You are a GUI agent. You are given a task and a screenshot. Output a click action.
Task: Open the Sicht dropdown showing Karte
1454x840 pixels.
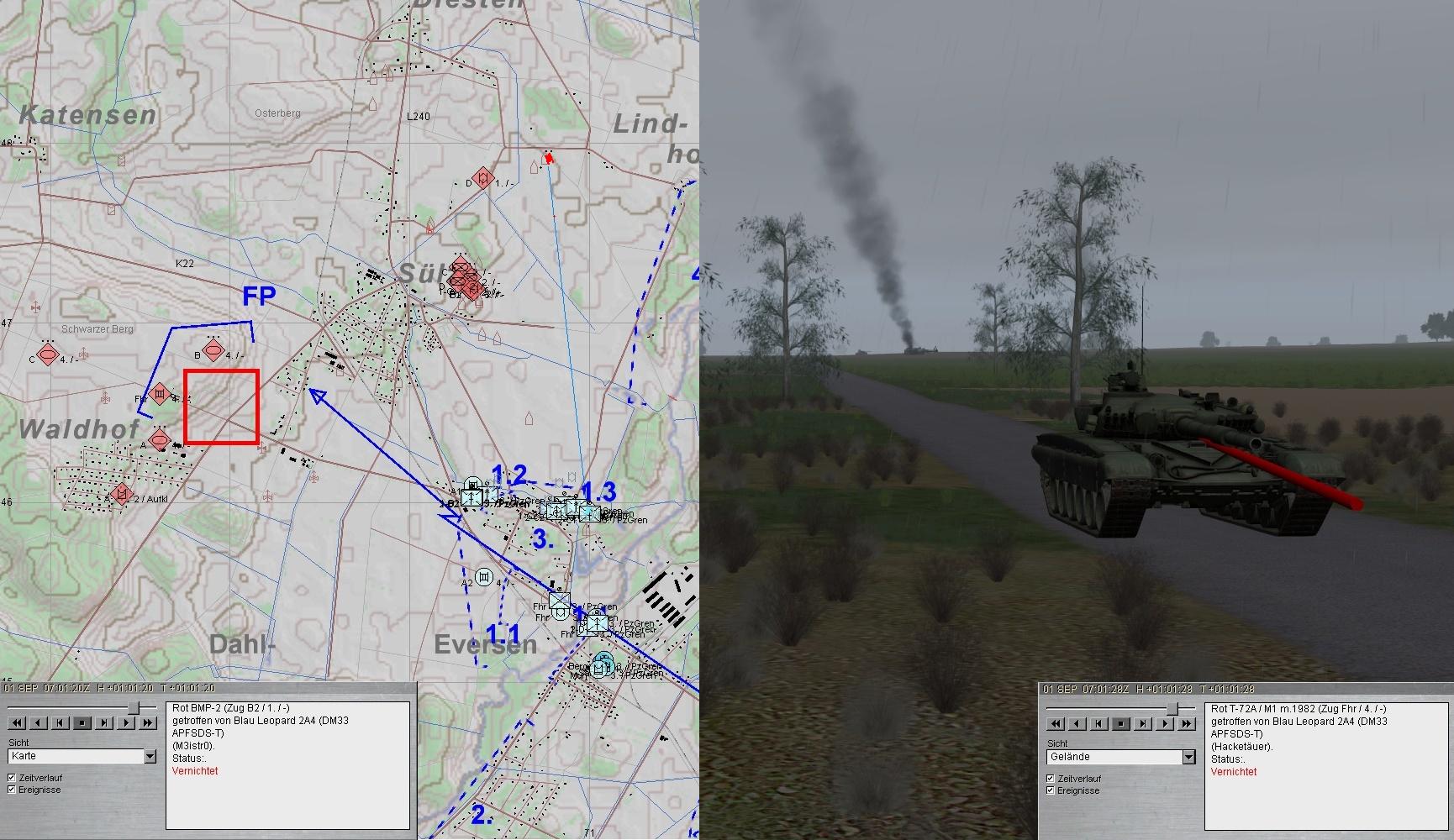click(150, 757)
